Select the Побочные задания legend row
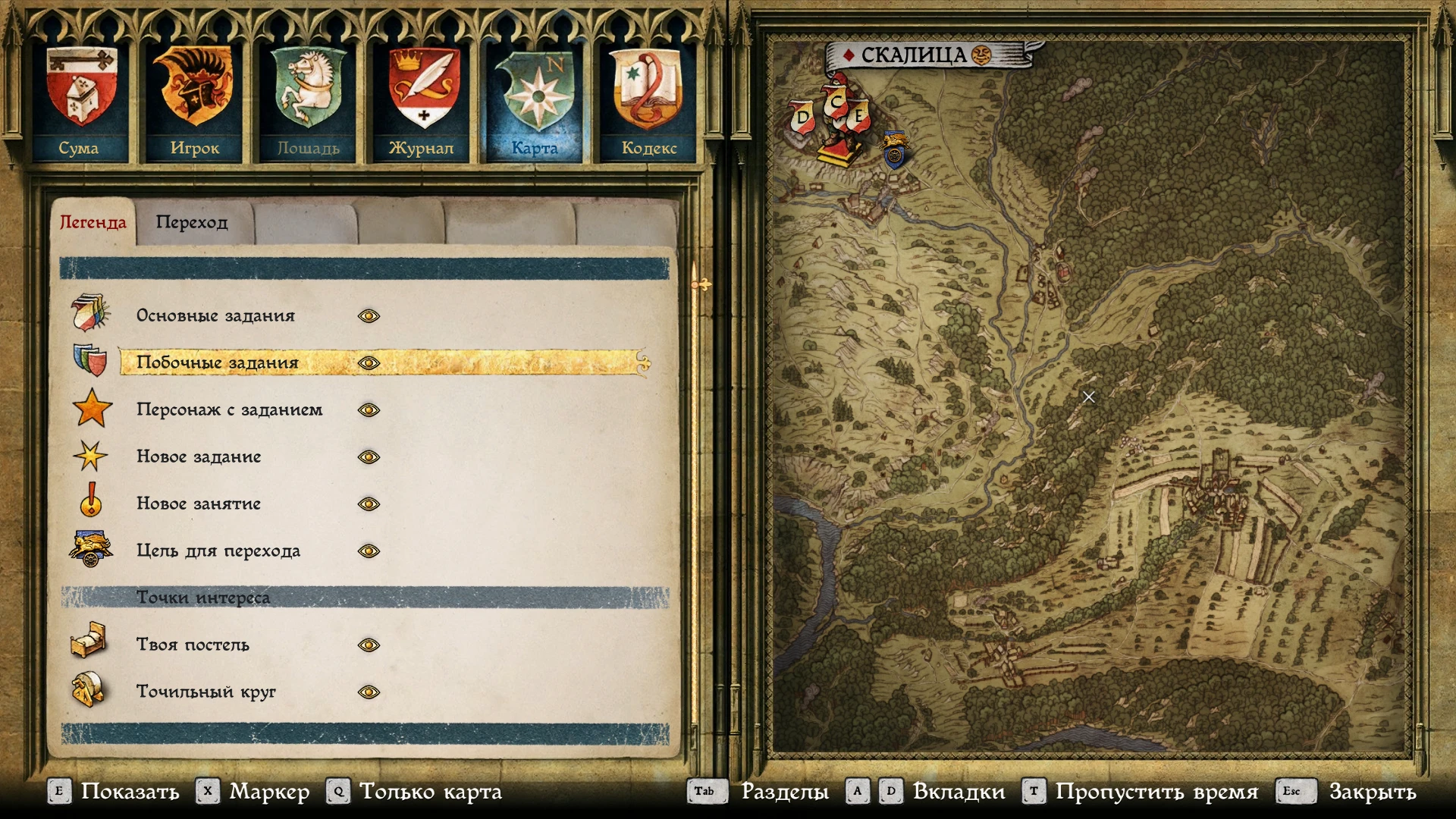The height and width of the screenshot is (819, 1456). [218, 363]
